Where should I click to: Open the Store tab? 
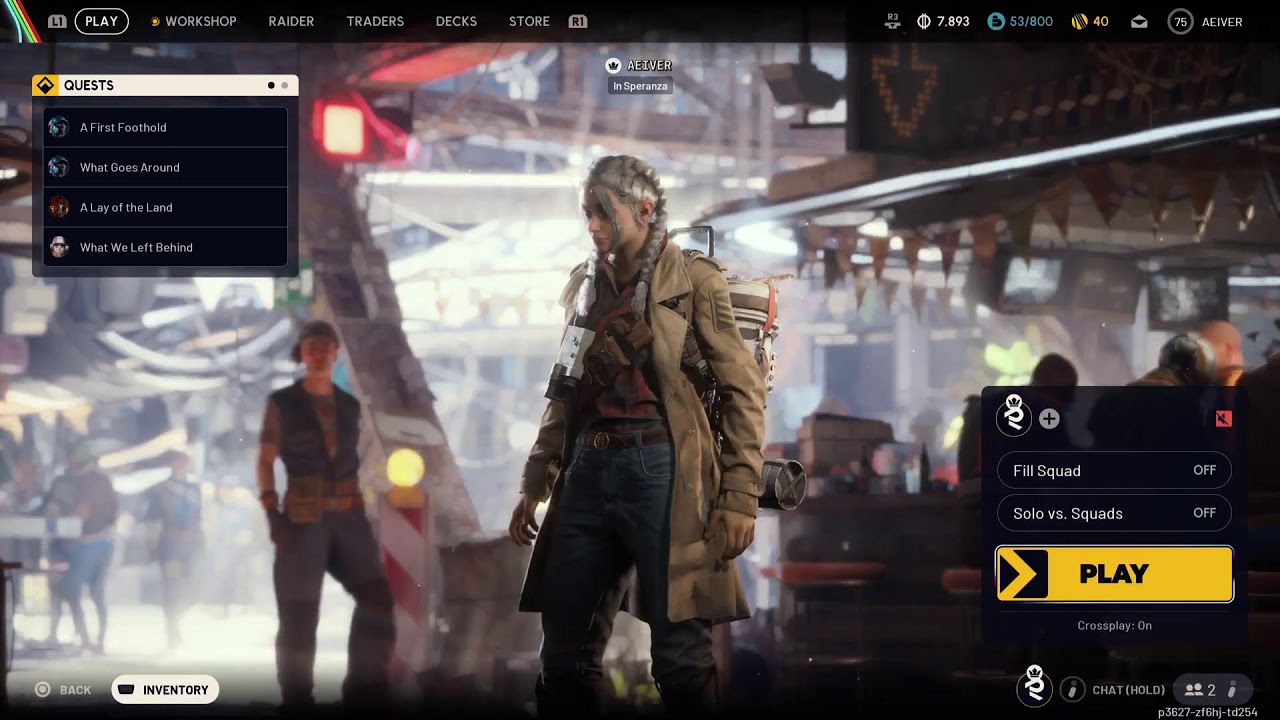(x=529, y=21)
